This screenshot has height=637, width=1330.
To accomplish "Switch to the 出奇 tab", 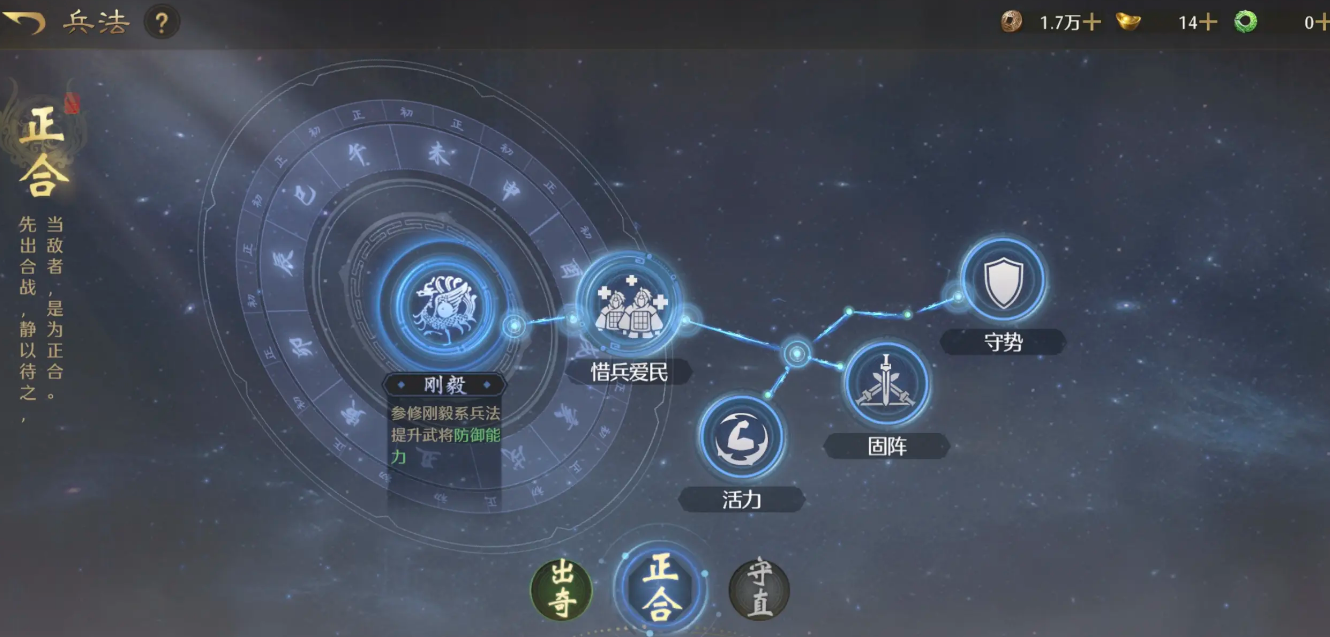I will click(x=561, y=589).
